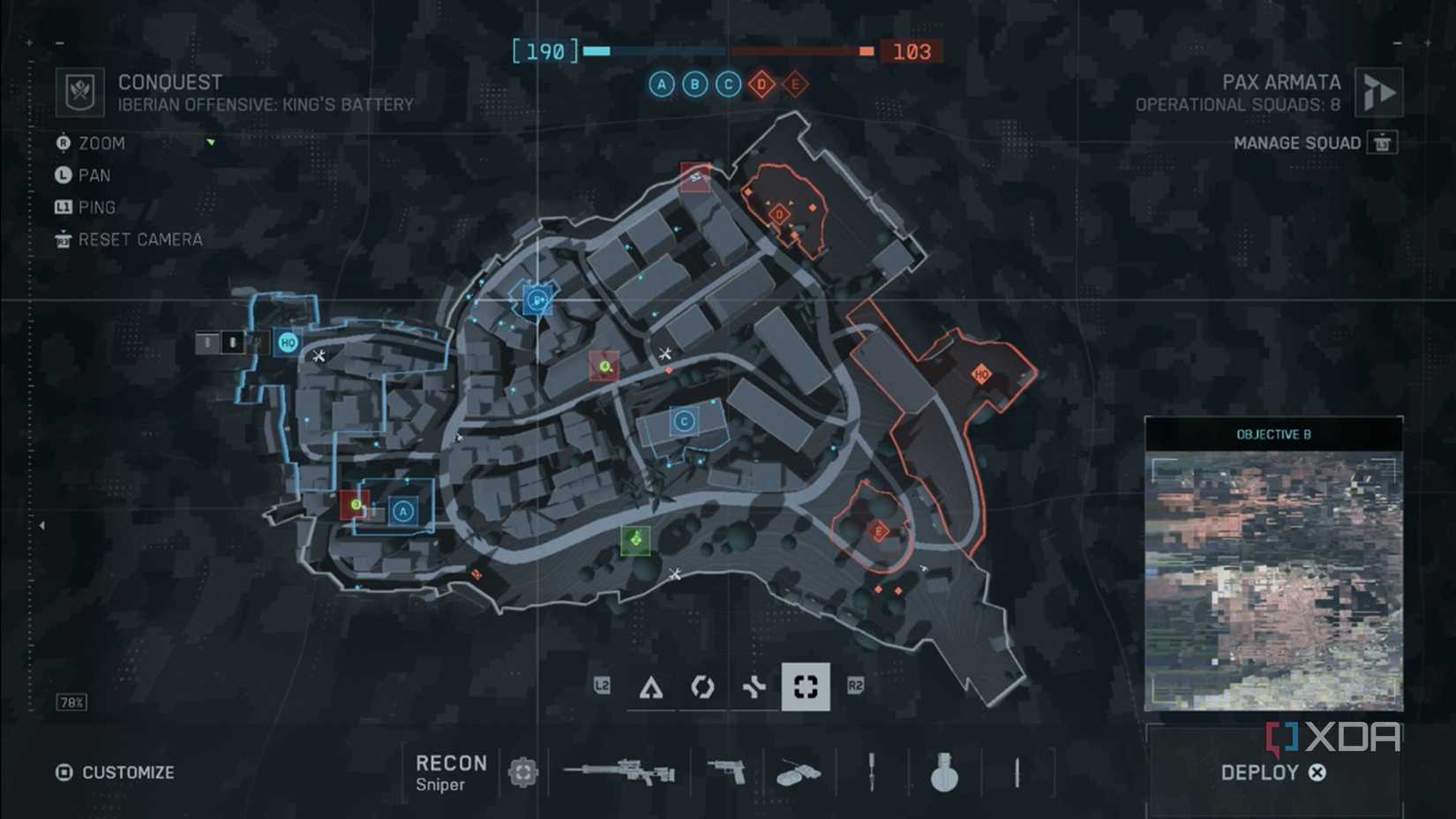Image resolution: width=1456 pixels, height=819 pixels.
Task: Switch to the vehicles deploy category
Action: (x=754, y=687)
